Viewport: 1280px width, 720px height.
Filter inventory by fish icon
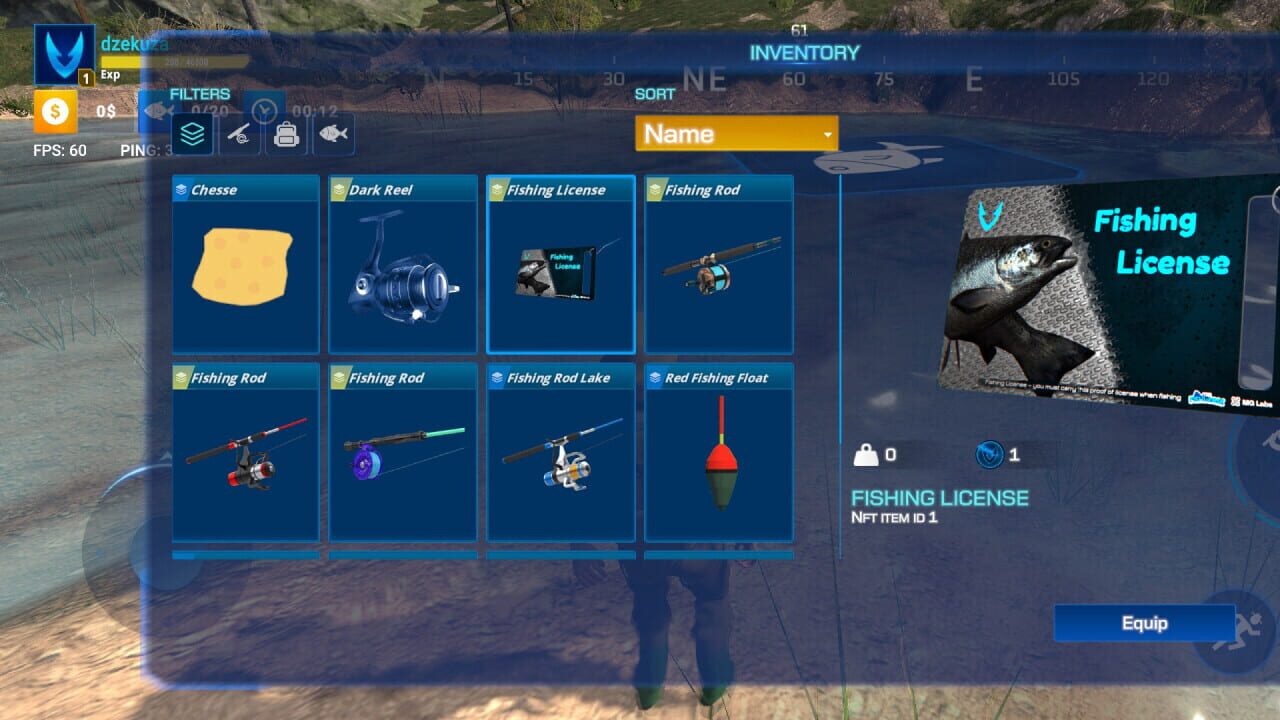pyautogui.click(x=334, y=133)
